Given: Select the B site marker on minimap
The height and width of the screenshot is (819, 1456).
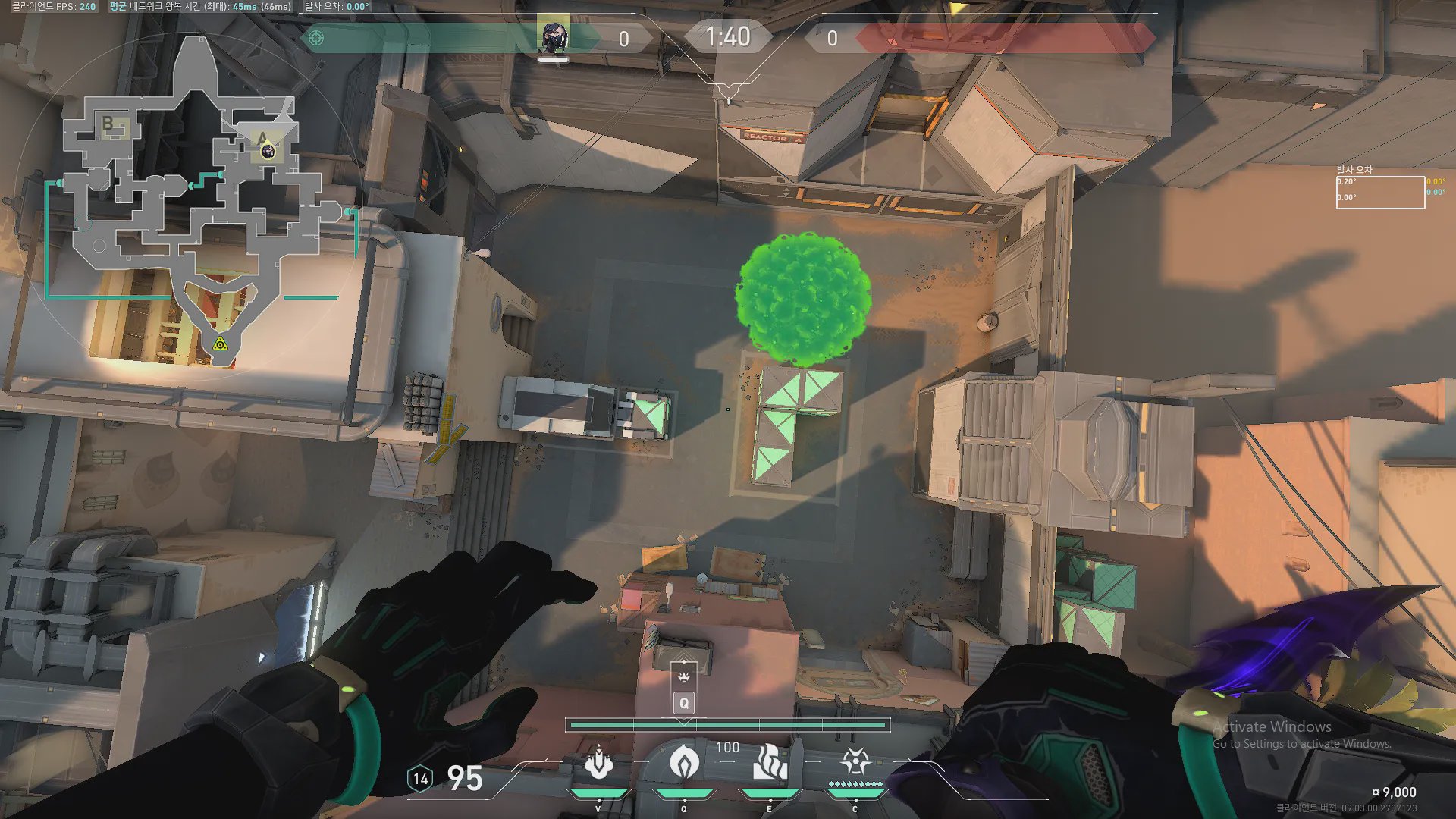Looking at the screenshot, I should tap(108, 123).
